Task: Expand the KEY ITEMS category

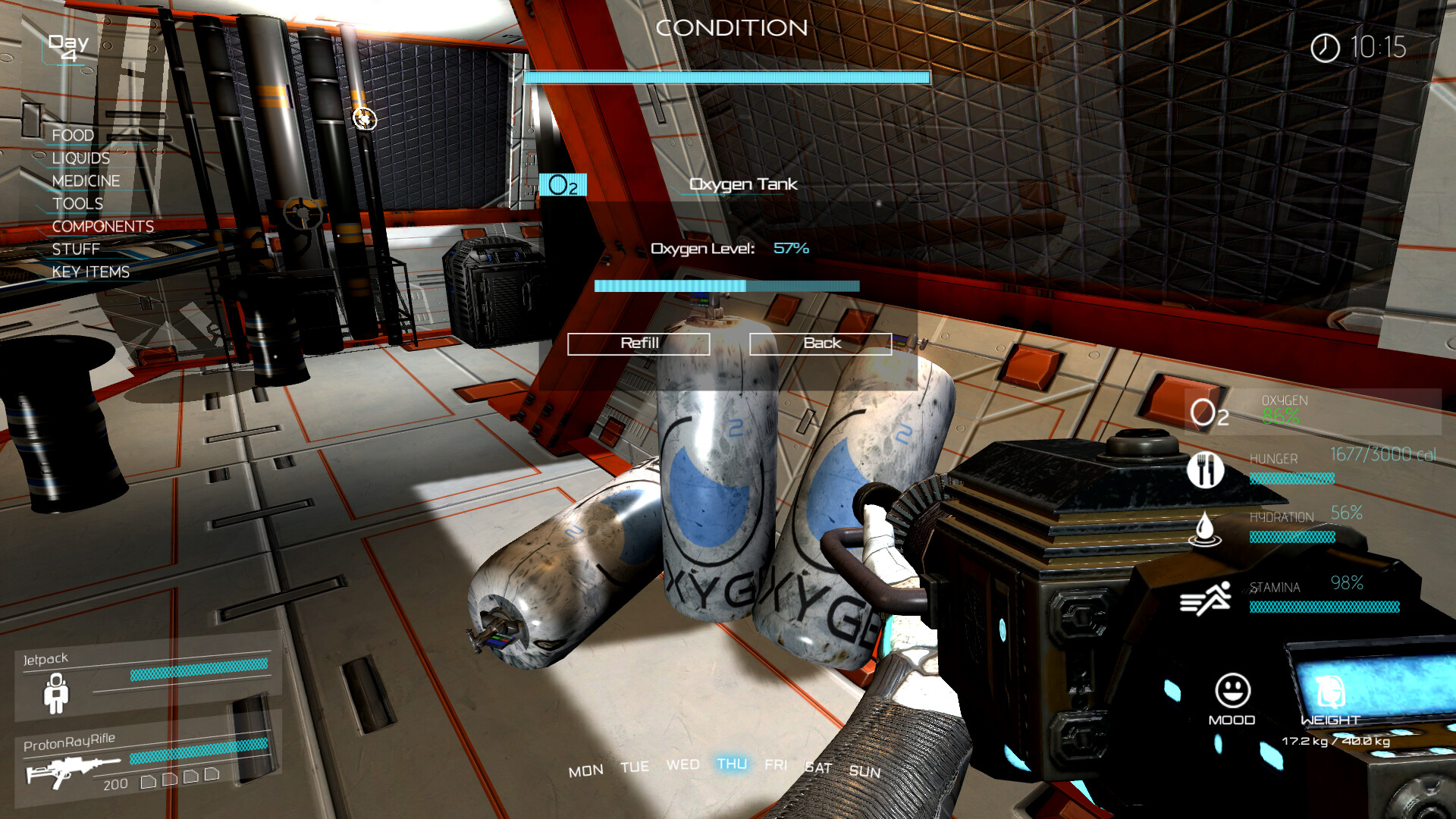Action: (90, 271)
